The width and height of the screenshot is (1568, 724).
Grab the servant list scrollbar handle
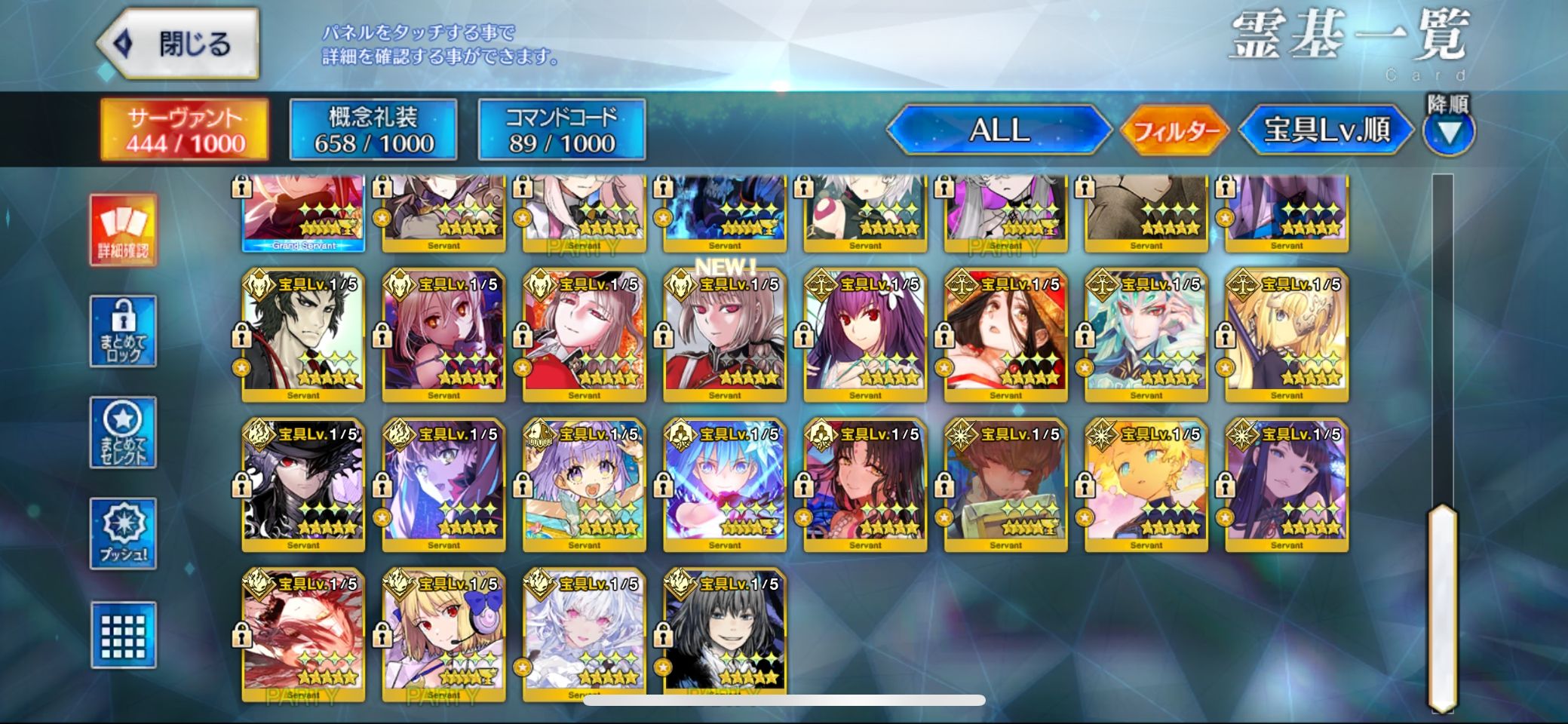click(x=1442, y=607)
